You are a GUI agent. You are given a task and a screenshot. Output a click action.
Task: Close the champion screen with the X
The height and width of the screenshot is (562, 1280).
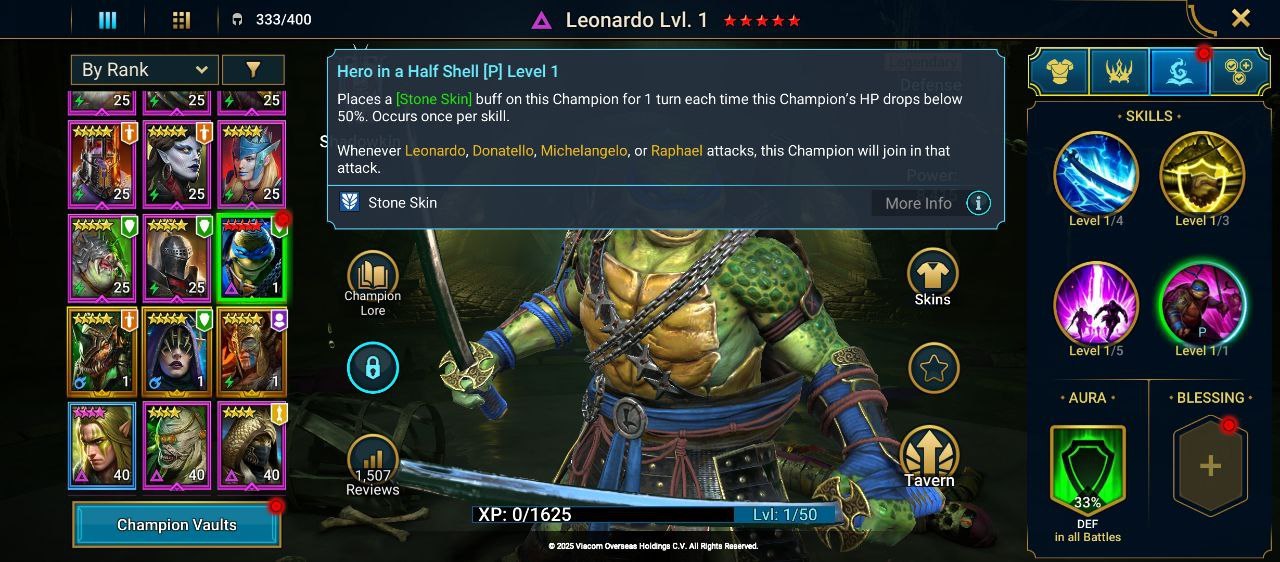[x=1240, y=18]
